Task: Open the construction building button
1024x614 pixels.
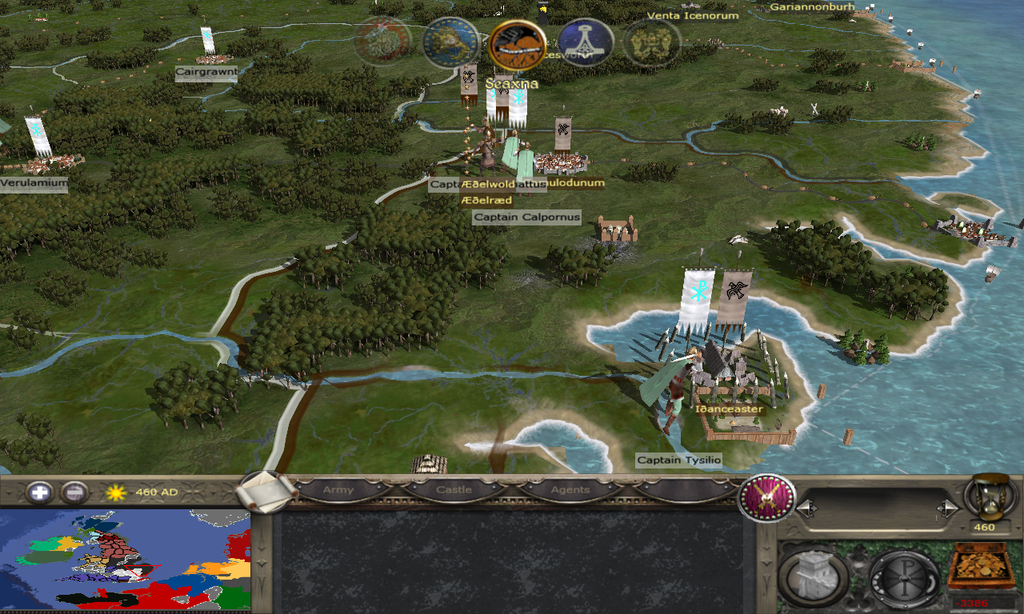Action: (813, 575)
